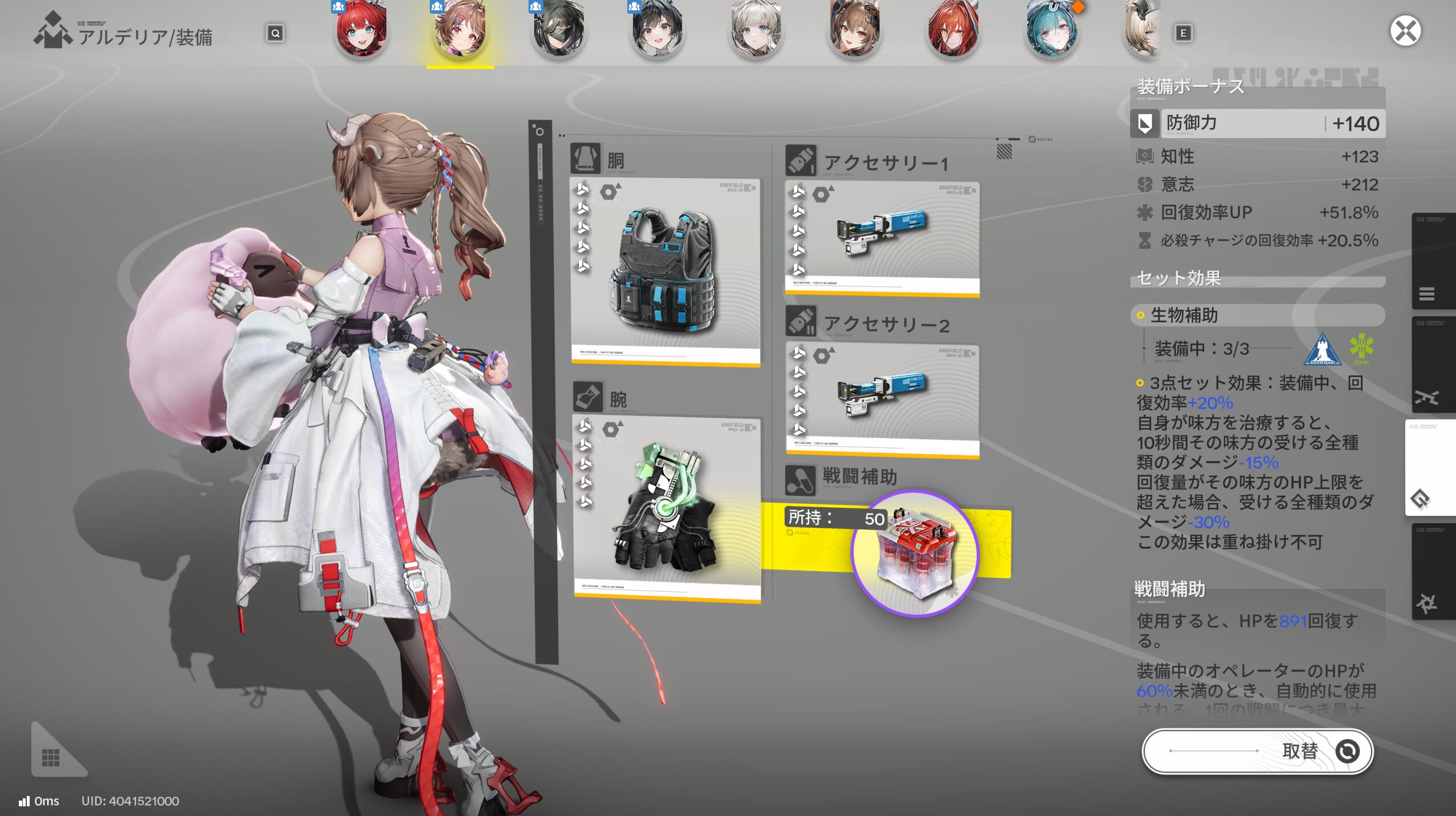Open the bottom star-shaped side tab
Viewport: 1456px width, 816px height.
(1426, 603)
